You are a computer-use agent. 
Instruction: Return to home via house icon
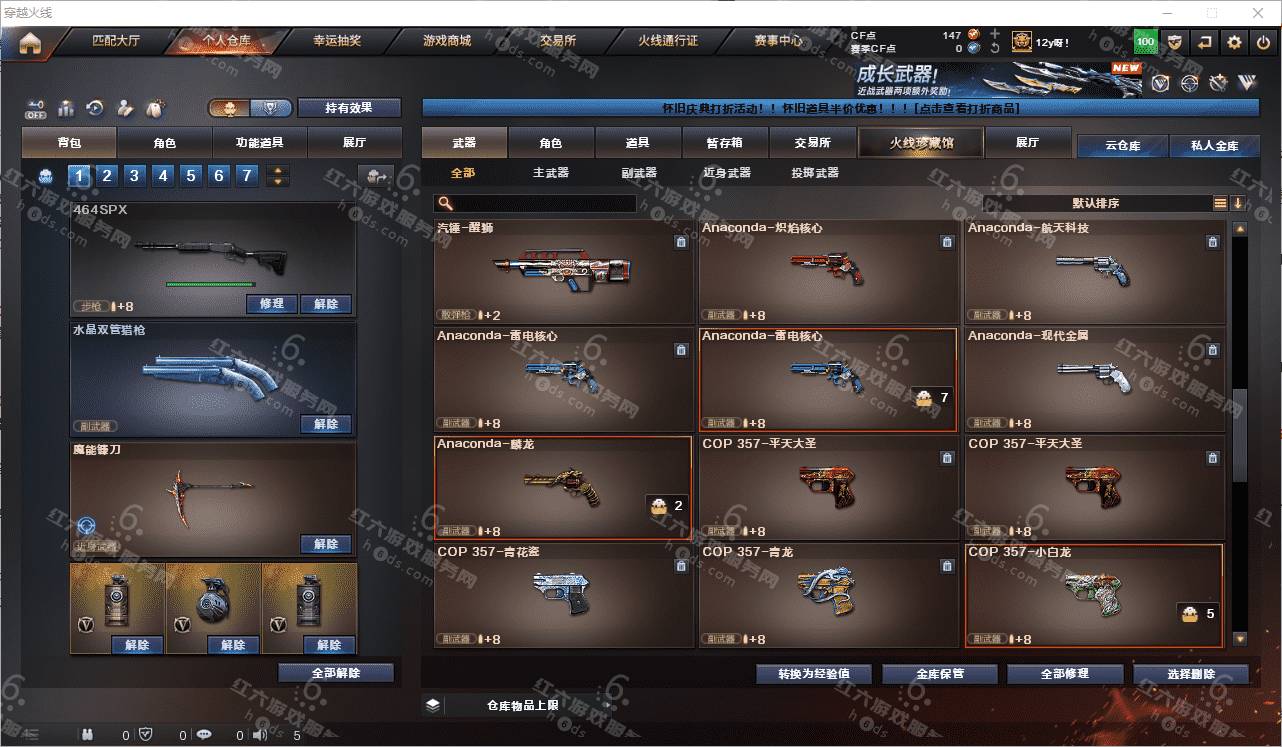30,43
